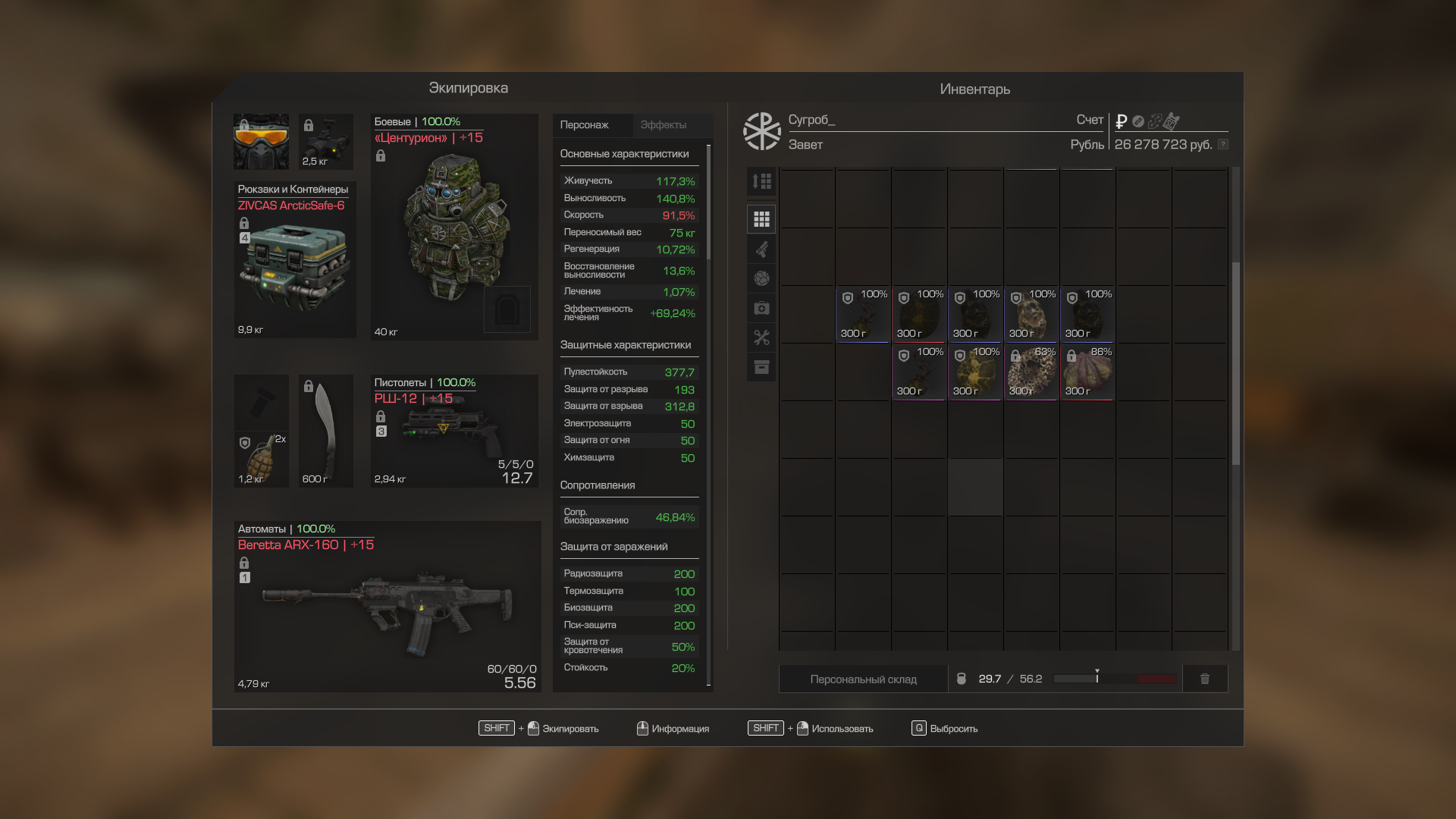
Task: Open the Персональный склад storage
Action: pos(863,679)
